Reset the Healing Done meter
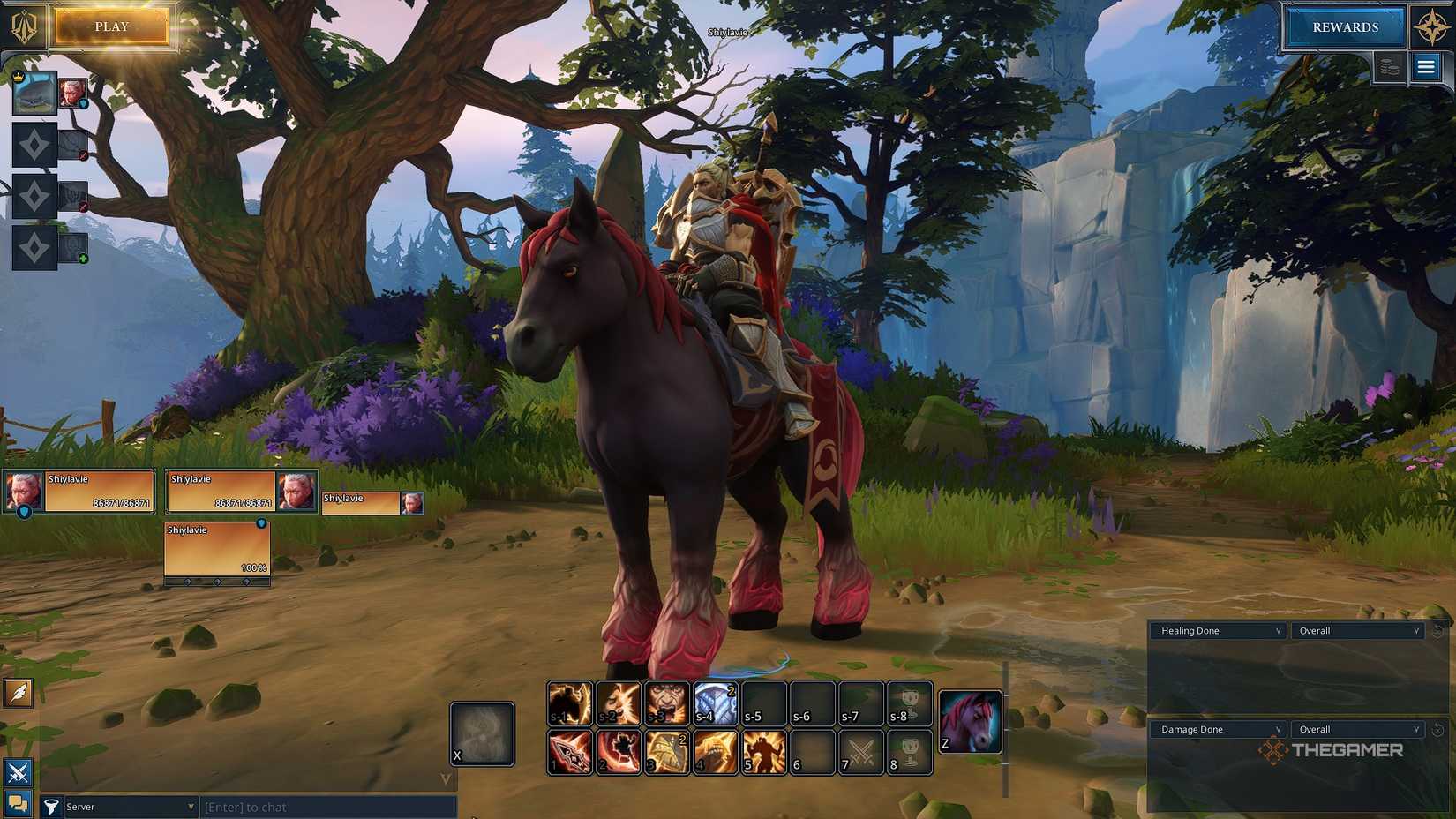 point(1437,630)
